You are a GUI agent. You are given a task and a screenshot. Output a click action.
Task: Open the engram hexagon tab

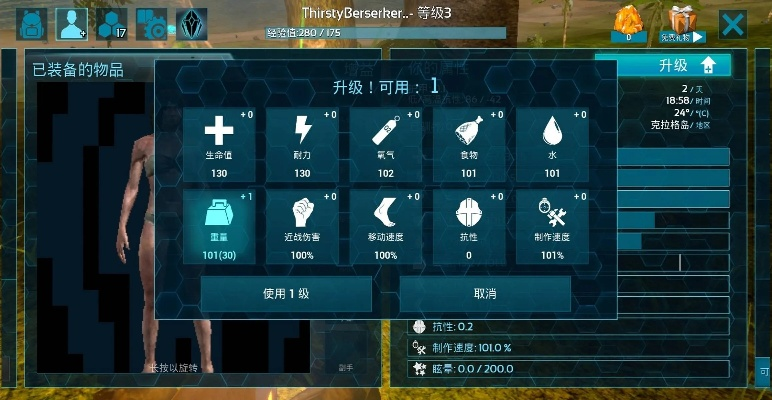click(112, 23)
